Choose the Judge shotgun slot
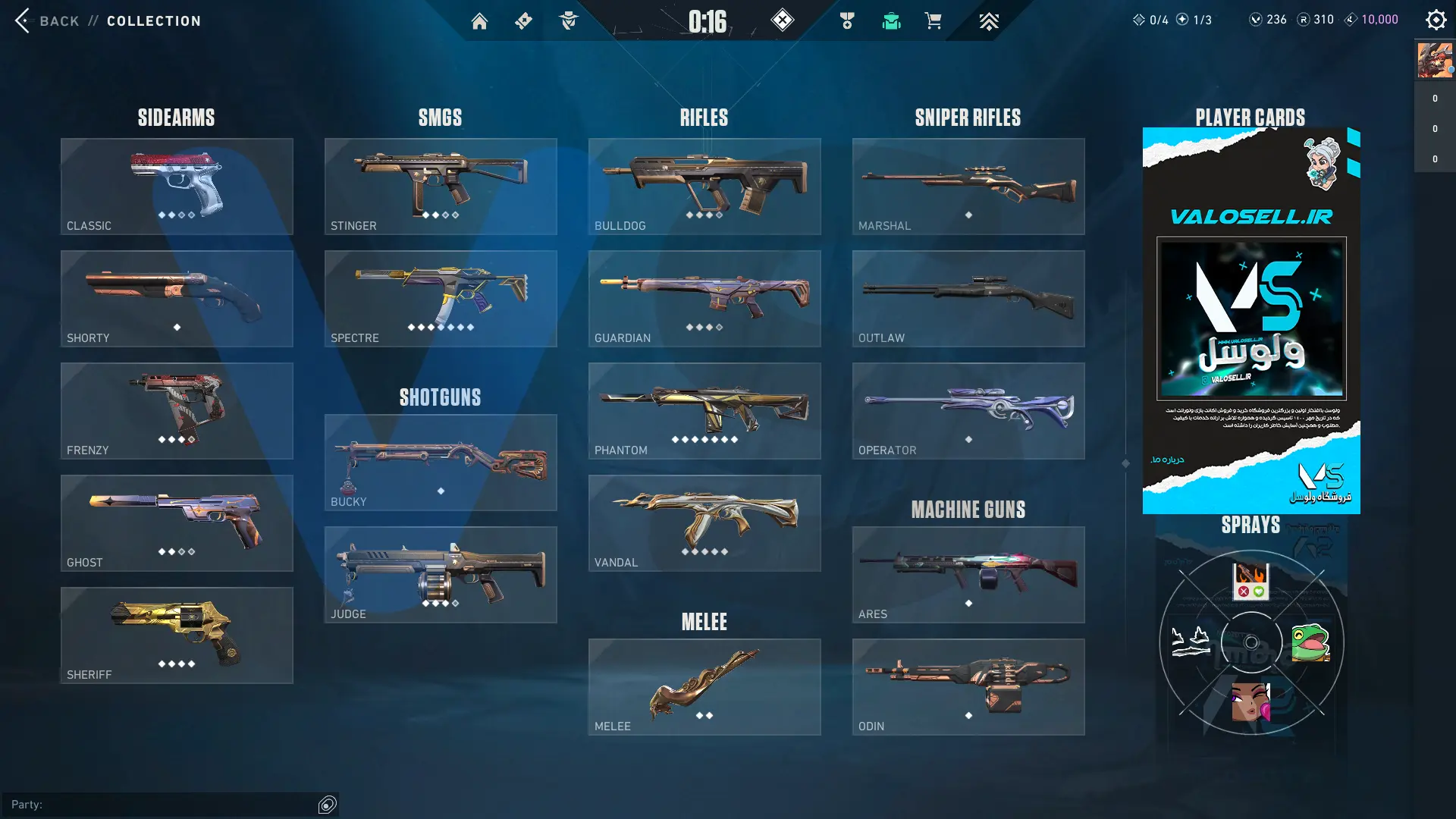Viewport: 1456px width, 819px height. (x=441, y=575)
